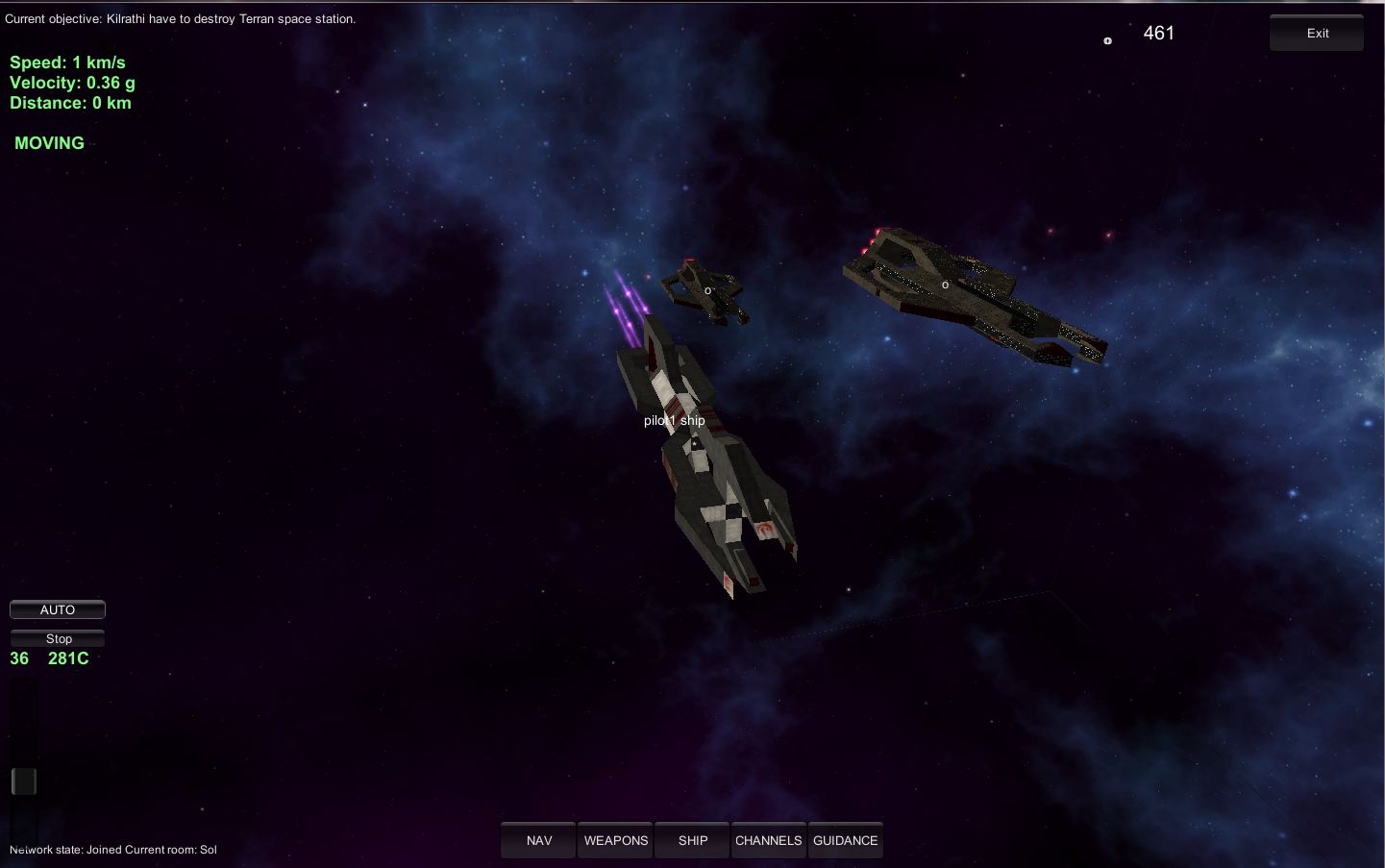Image resolution: width=1385 pixels, height=868 pixels.
Task: Select the GUIDANCE panel
Action: point(845,840)
